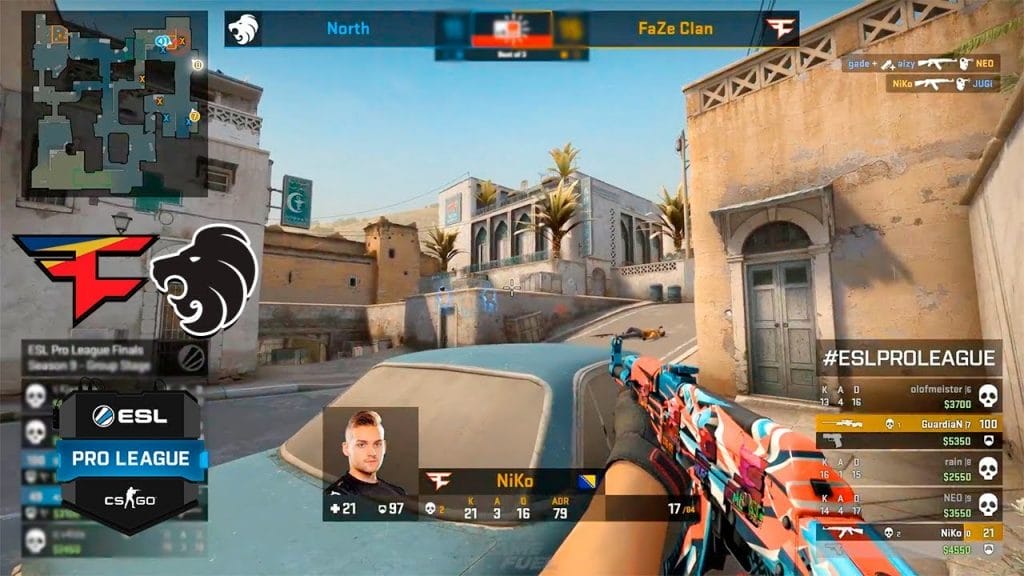
Task: Select the FaZe Clan team name
Action: point(675,28)
